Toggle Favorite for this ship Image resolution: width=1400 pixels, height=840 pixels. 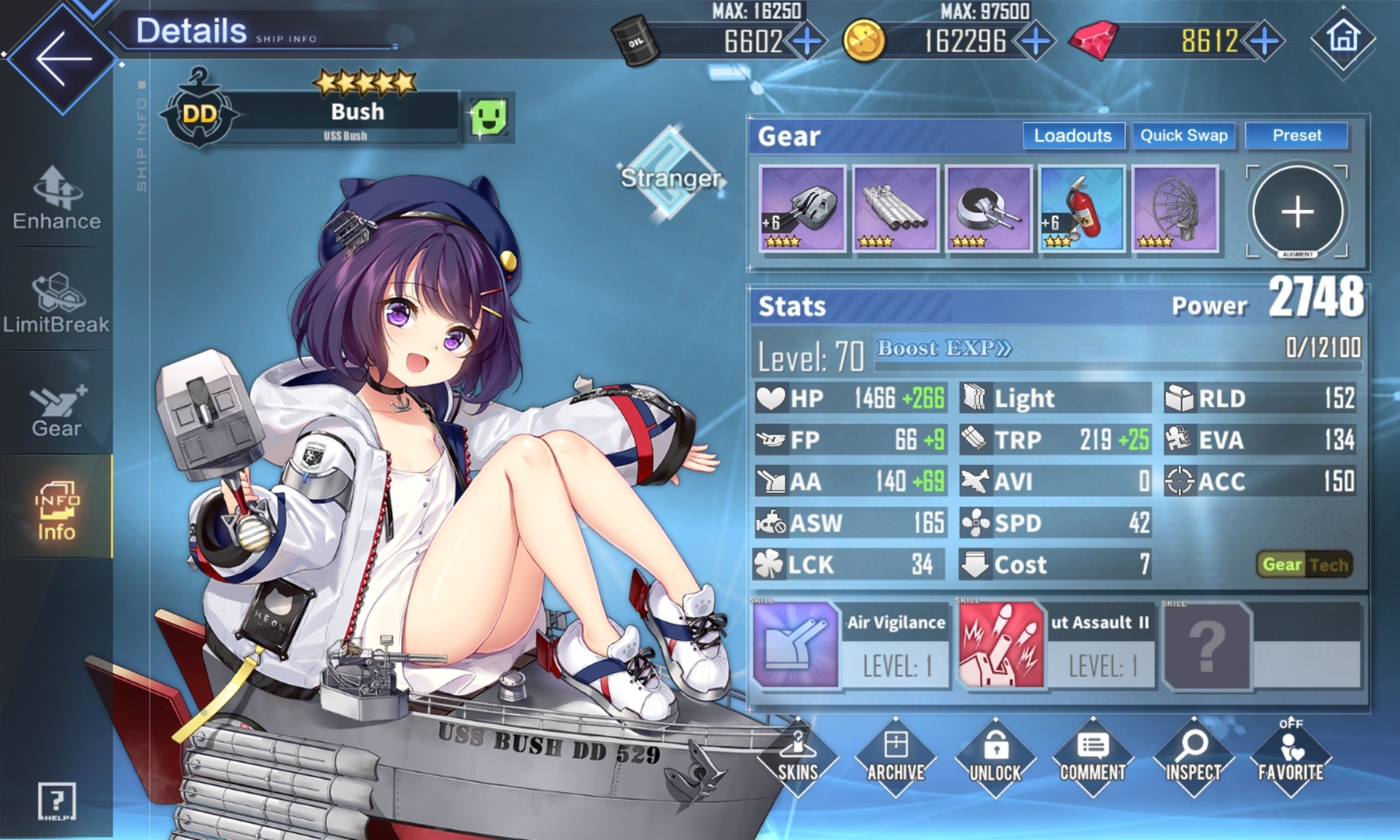pos(1291,758)
